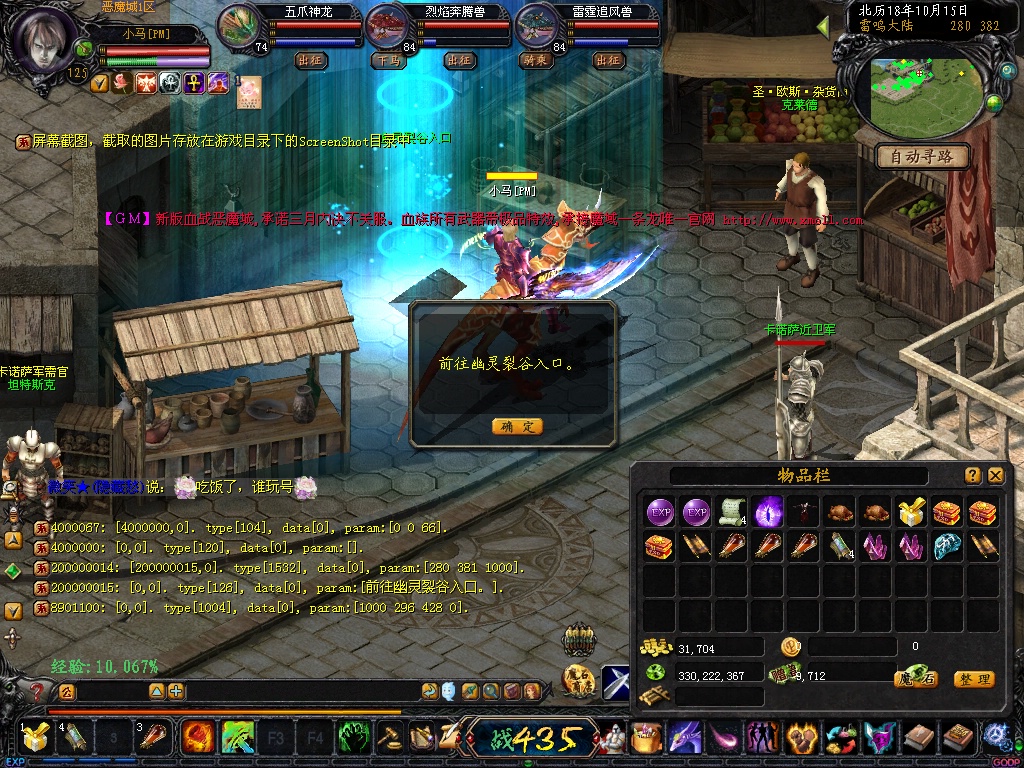This screenshot has height=768, width=1024.
Task: Sort the inventory with the 整理 button
Action: click(973, 679)
